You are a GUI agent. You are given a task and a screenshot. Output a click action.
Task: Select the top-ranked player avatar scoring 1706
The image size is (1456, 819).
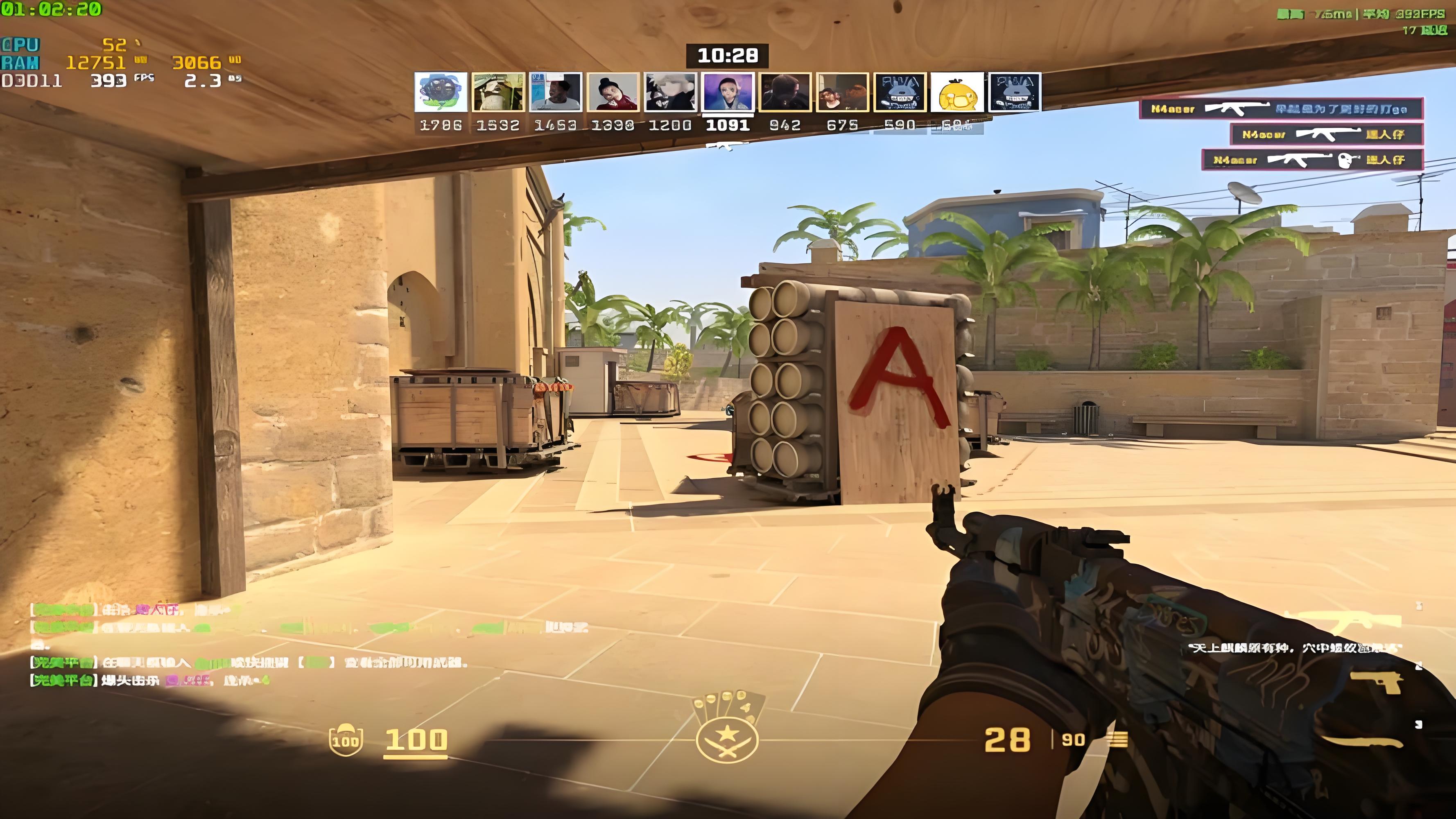click(441, 92)
